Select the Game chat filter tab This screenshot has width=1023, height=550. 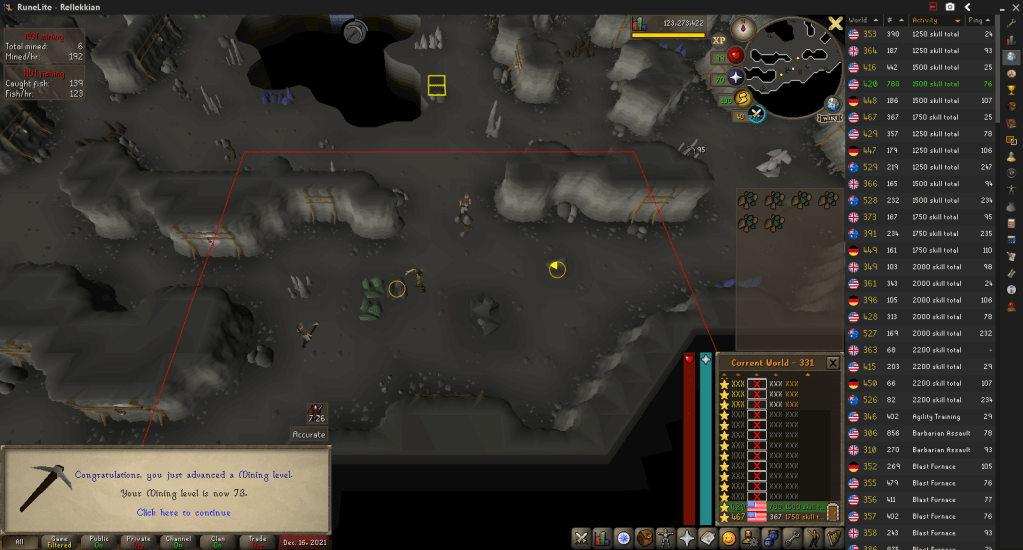[x=59, y=541]
